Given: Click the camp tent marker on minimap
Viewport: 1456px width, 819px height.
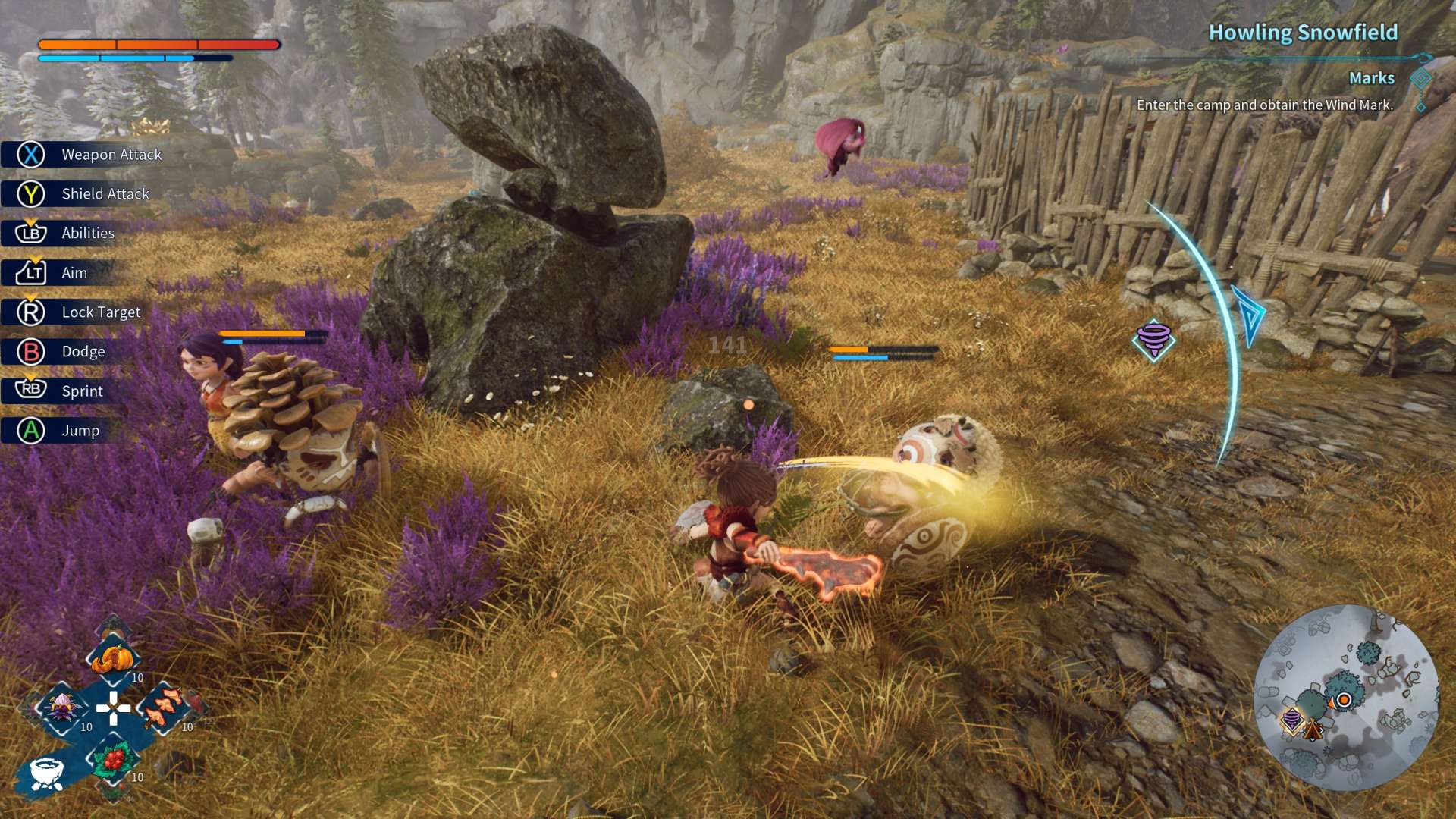Looking at the screenshot, I should tap(1313, 730).
